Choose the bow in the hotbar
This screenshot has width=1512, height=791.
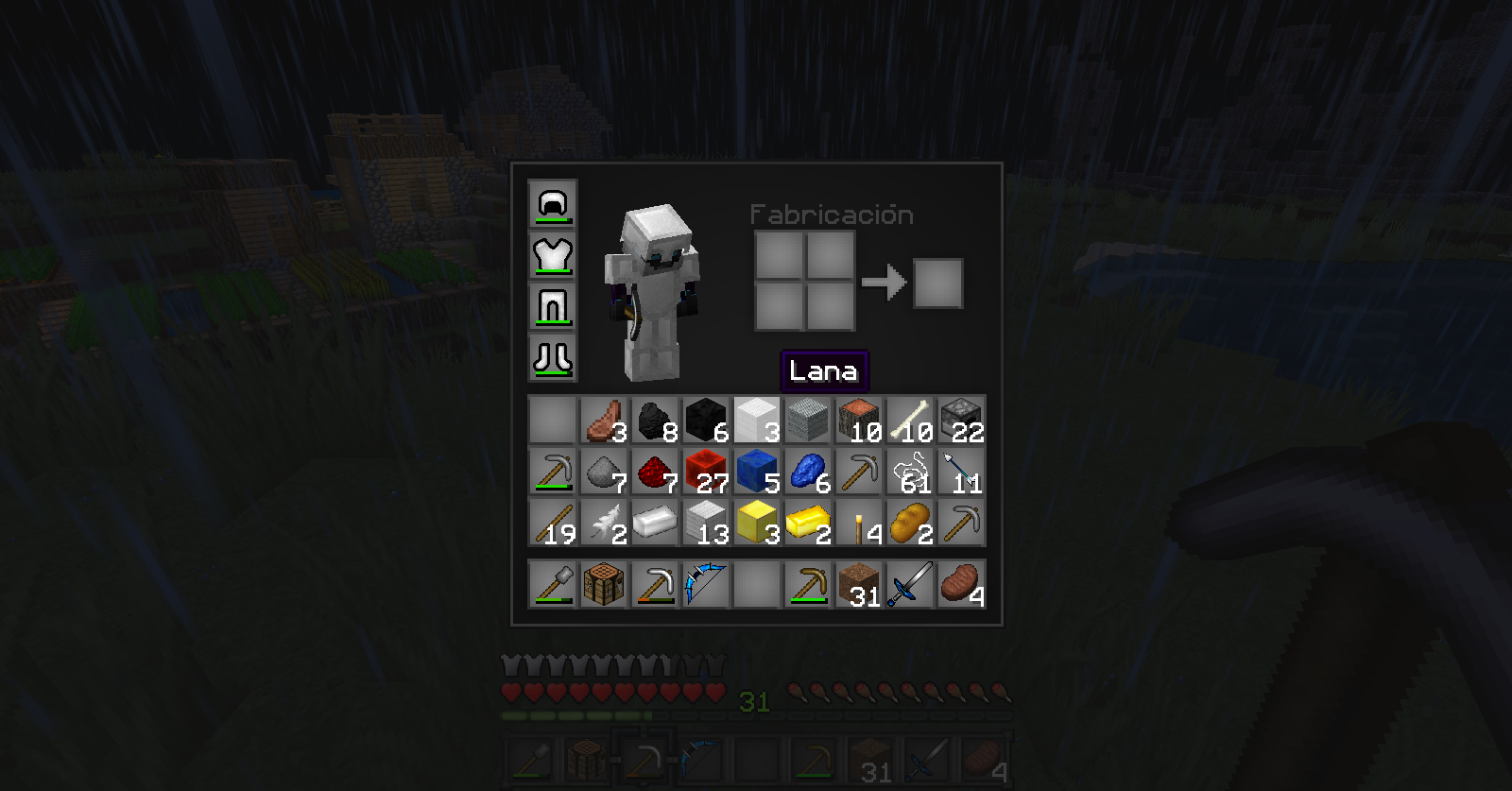coord(706,583)
